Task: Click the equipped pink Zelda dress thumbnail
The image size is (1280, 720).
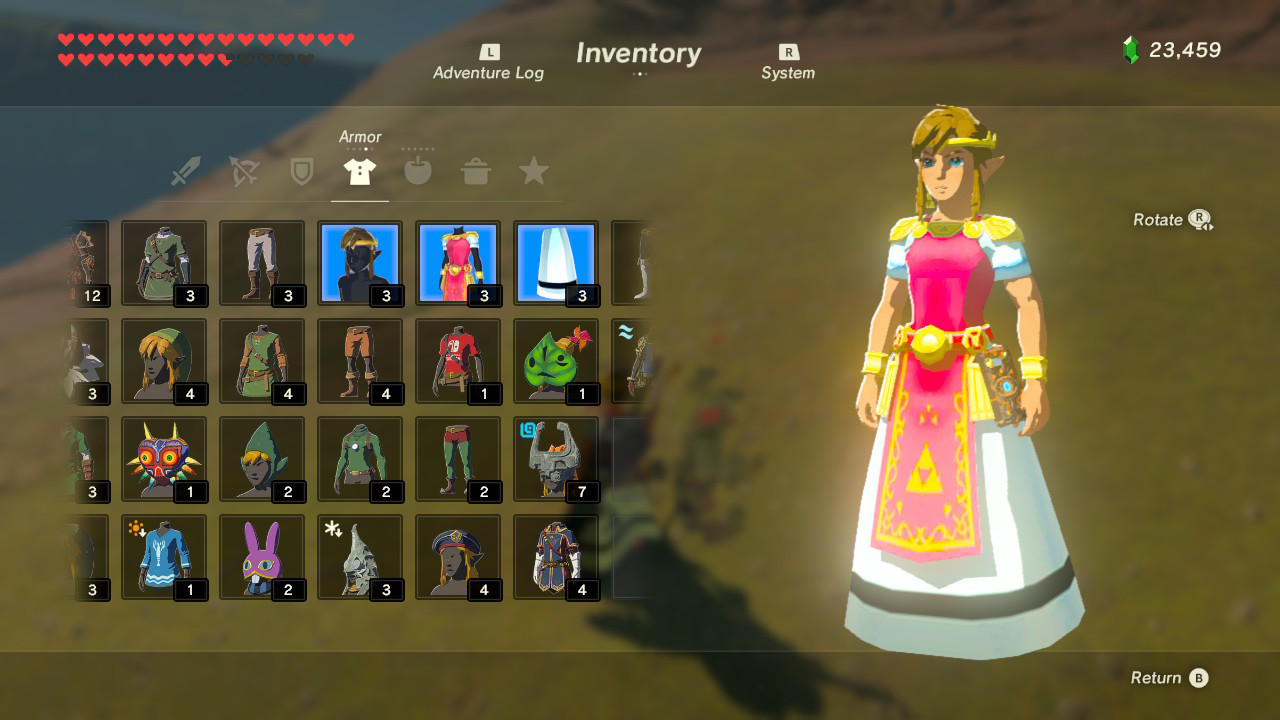Action: click(458, 263)
